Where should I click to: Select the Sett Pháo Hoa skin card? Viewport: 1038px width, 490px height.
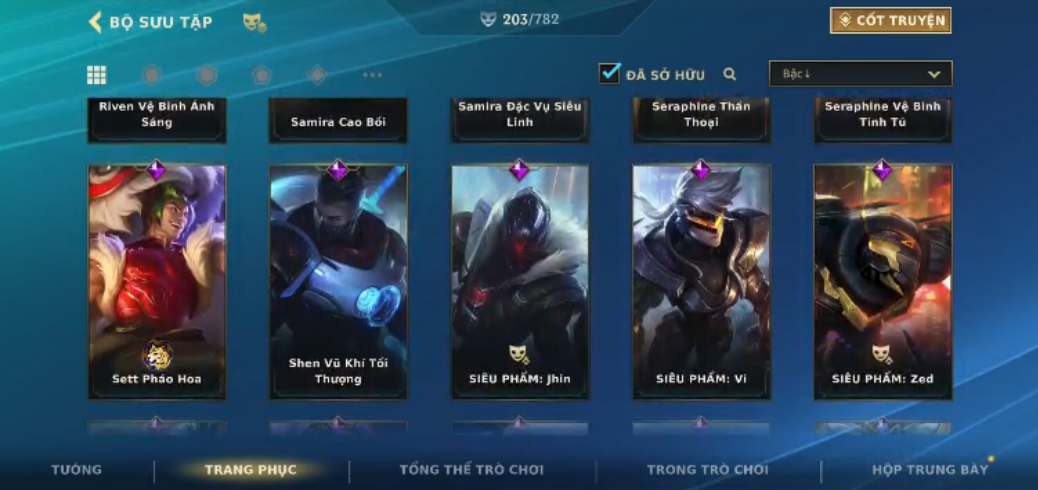pyautogui.click(x=157, y=282)
